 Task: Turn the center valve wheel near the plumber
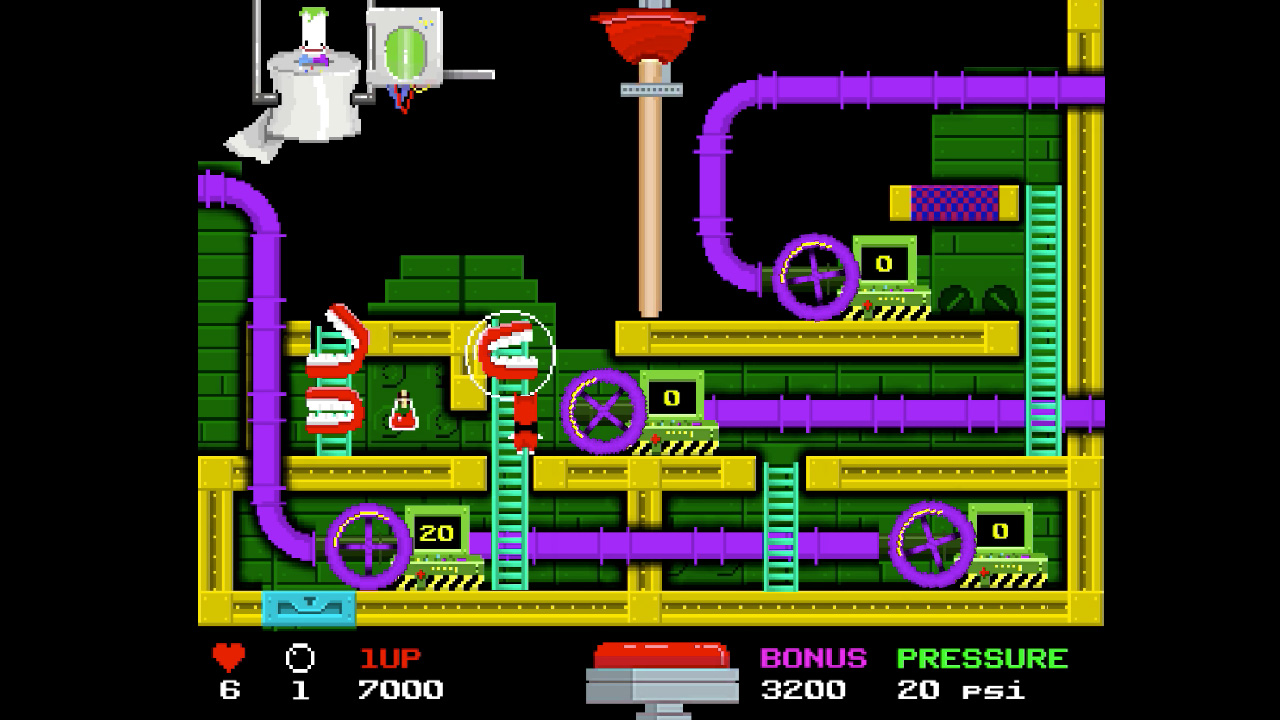601,415
